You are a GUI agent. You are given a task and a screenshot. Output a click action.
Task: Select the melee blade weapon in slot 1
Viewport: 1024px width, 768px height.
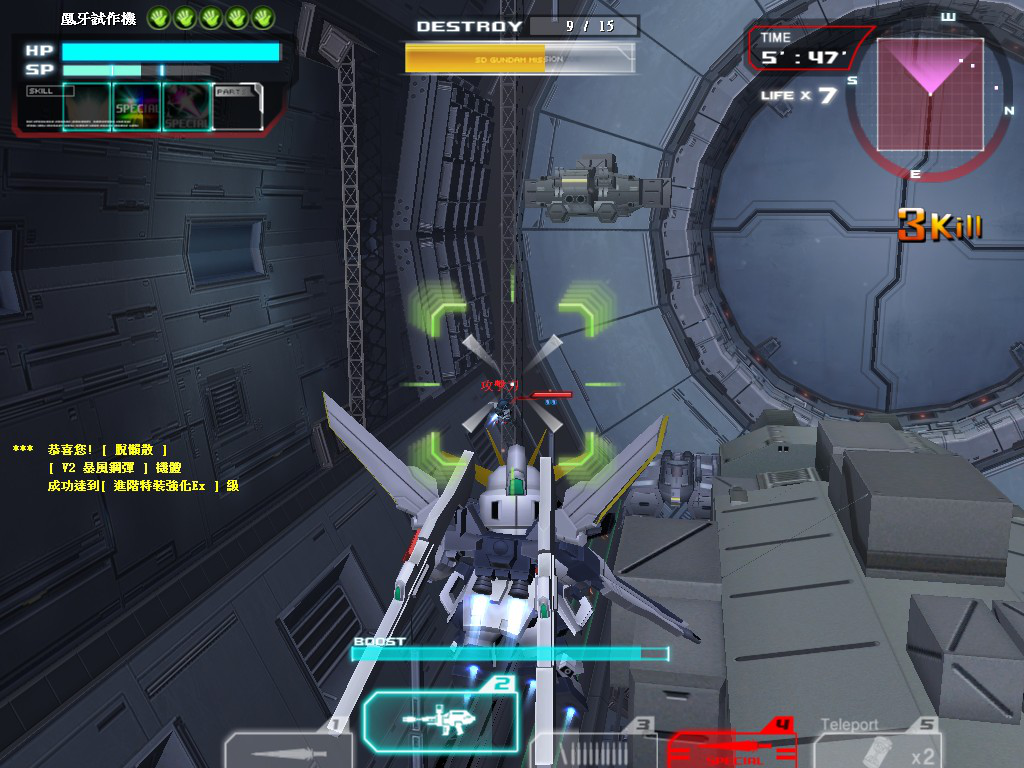click(x=286, y=751)
